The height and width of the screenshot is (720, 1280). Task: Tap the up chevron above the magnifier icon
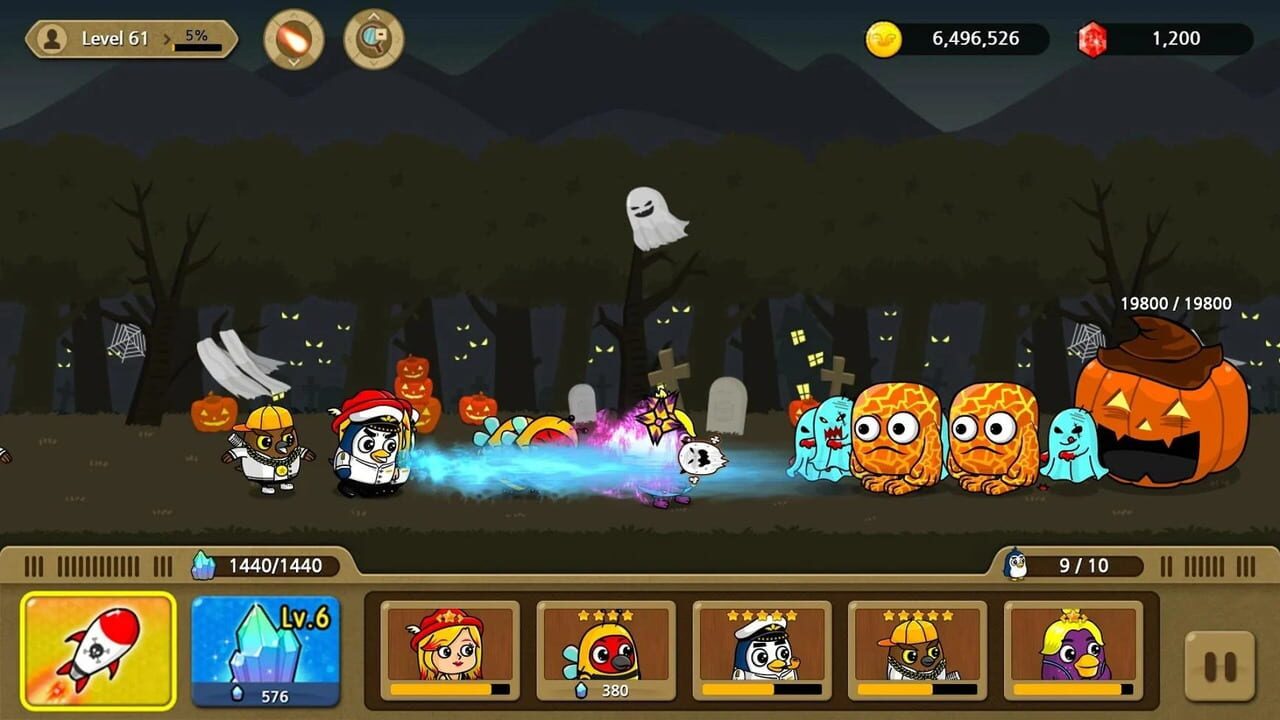click(373, 17)
